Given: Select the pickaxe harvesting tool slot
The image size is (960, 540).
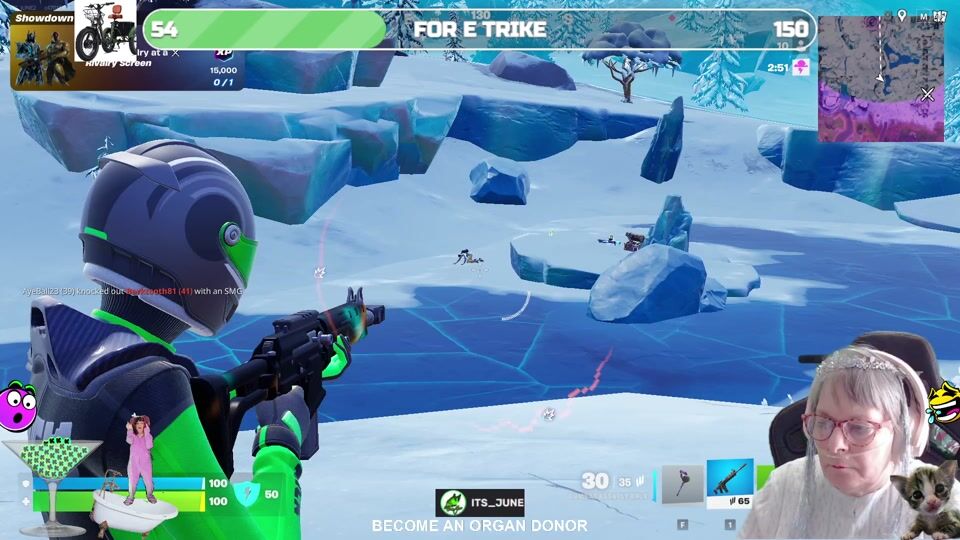Looking at the screenshot, I should tap(683, 485).
